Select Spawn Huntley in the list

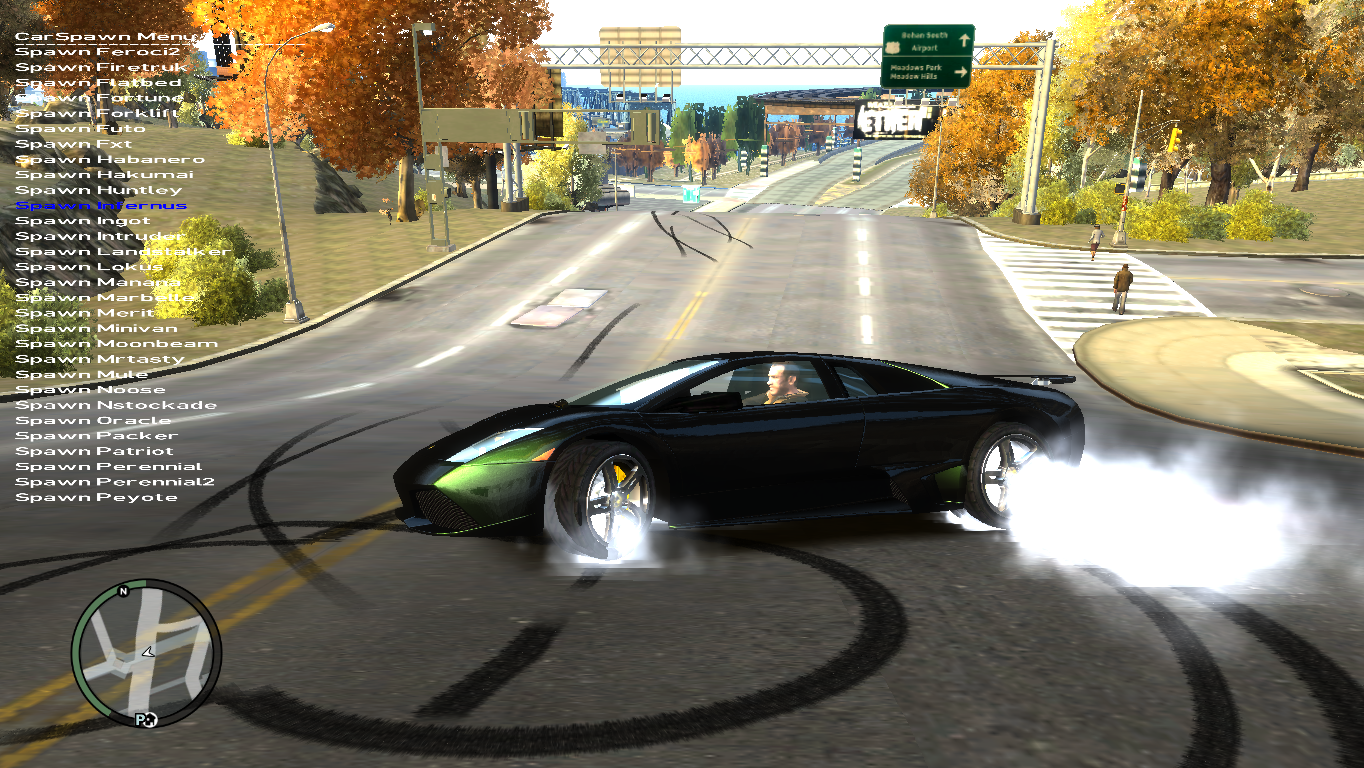pyautogui.click(x=99, y=190)
